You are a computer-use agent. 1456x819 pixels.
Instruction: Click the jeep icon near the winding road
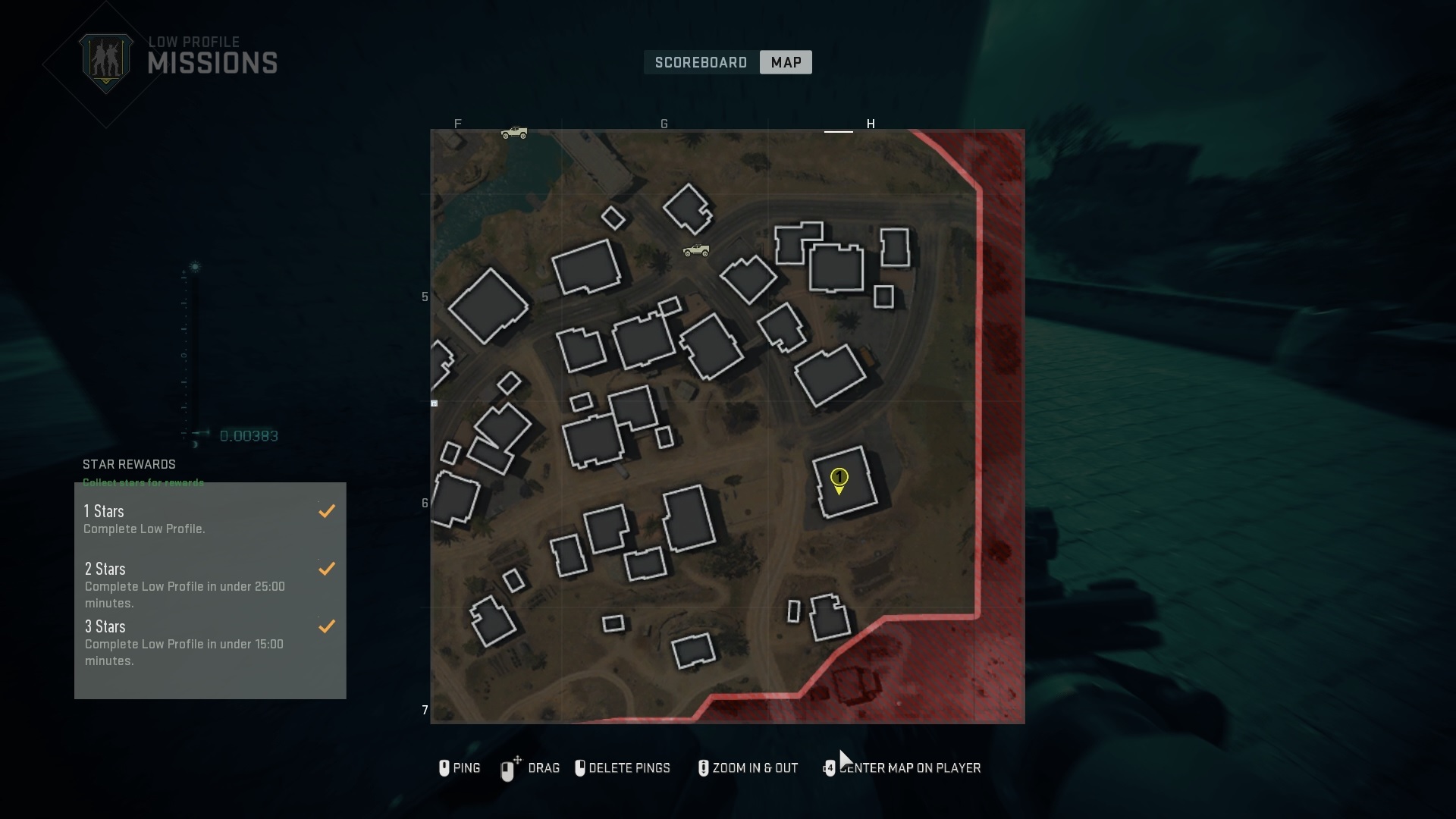coord(697,250)
